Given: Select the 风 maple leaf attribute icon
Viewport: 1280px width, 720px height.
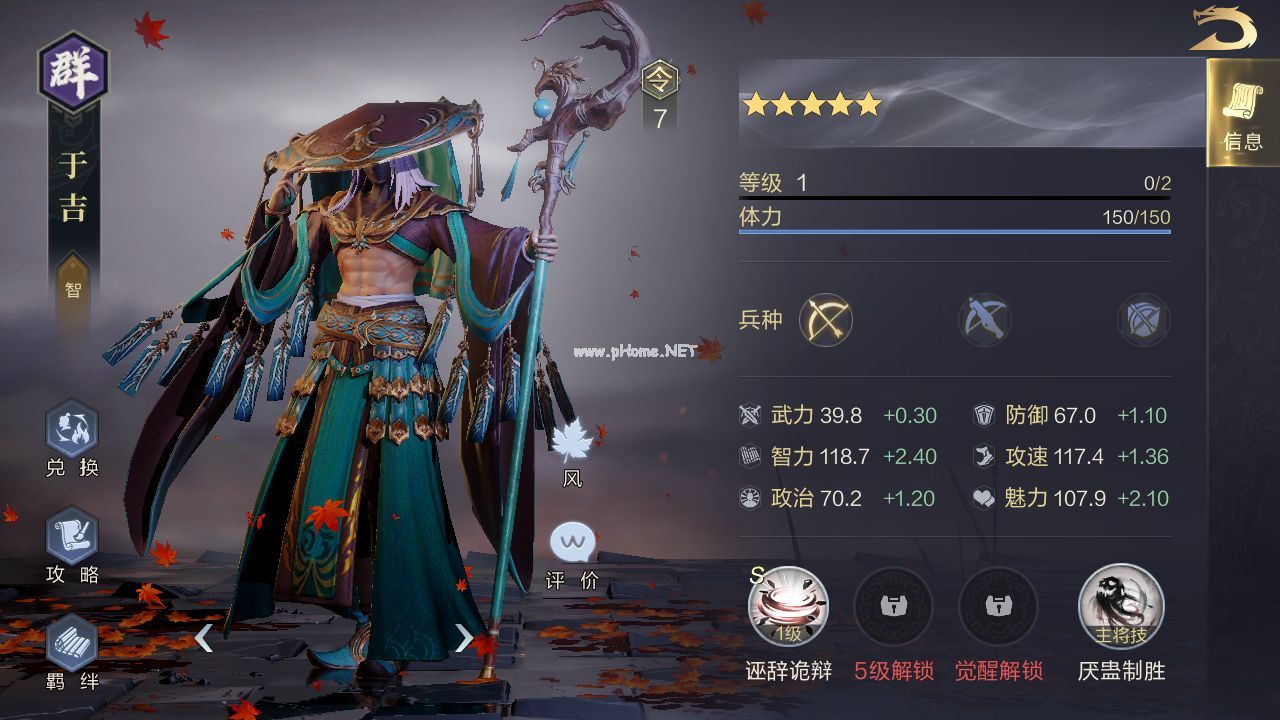Looking at the screenshot, I should (x=573, y=442).
